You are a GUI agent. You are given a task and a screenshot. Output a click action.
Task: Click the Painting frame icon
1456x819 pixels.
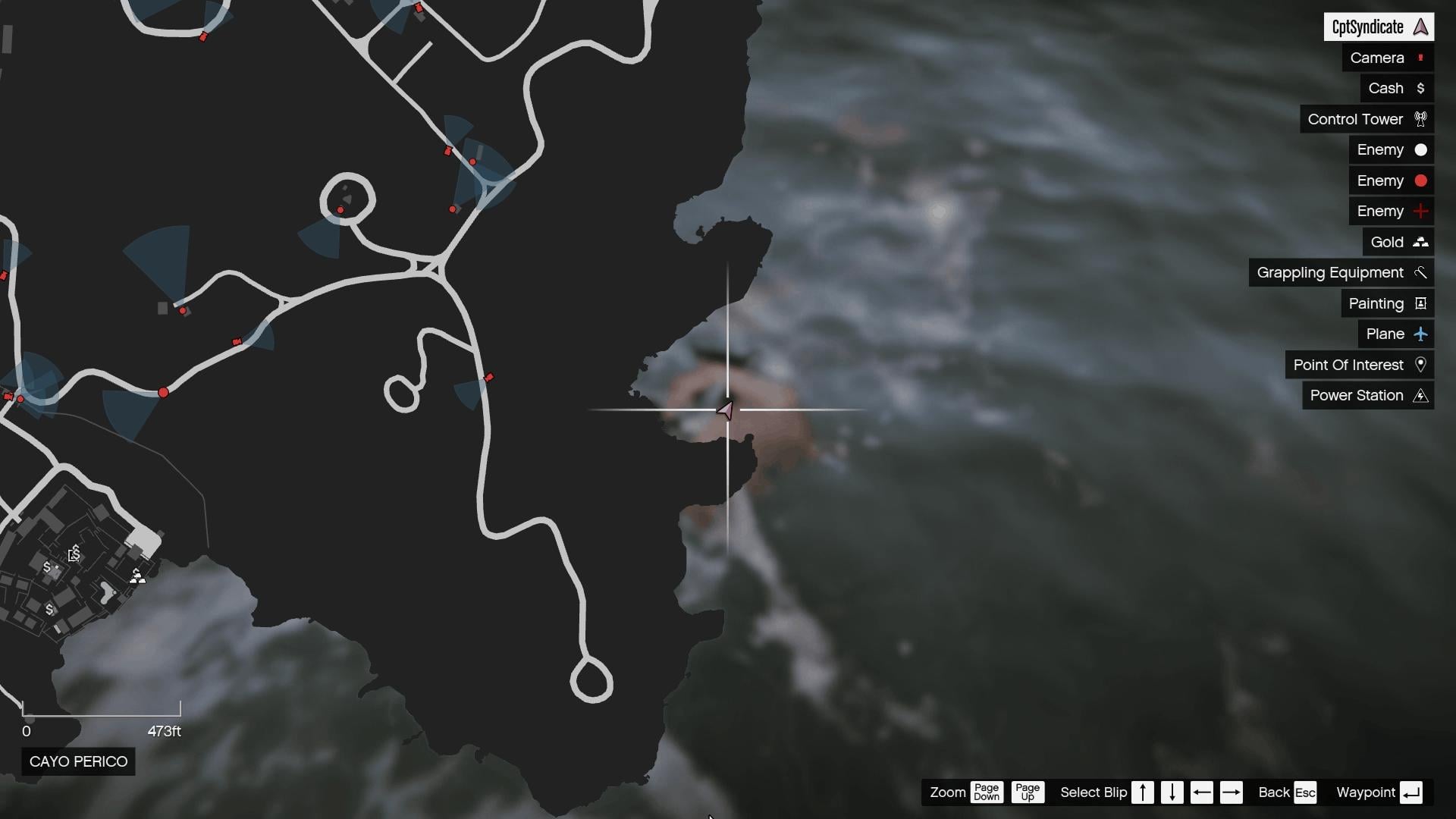[x=1421, y=303]
